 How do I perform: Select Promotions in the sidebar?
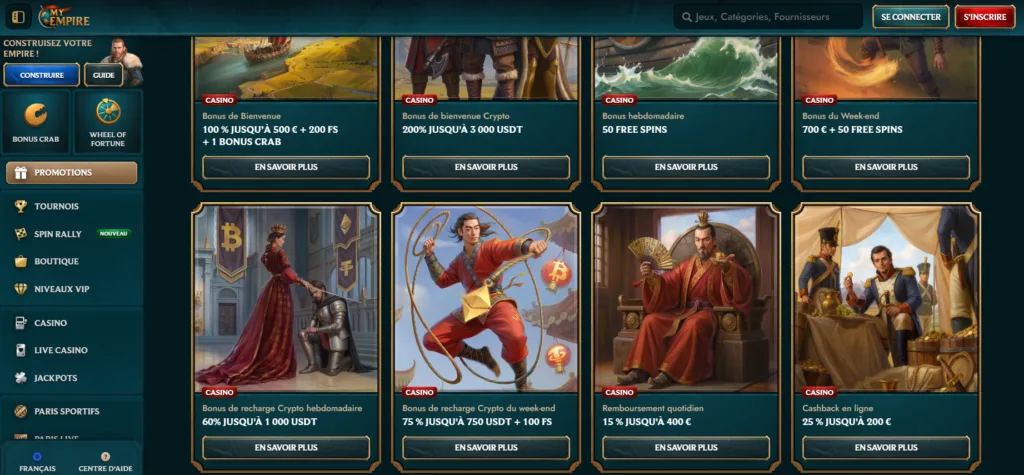point(72,172)
